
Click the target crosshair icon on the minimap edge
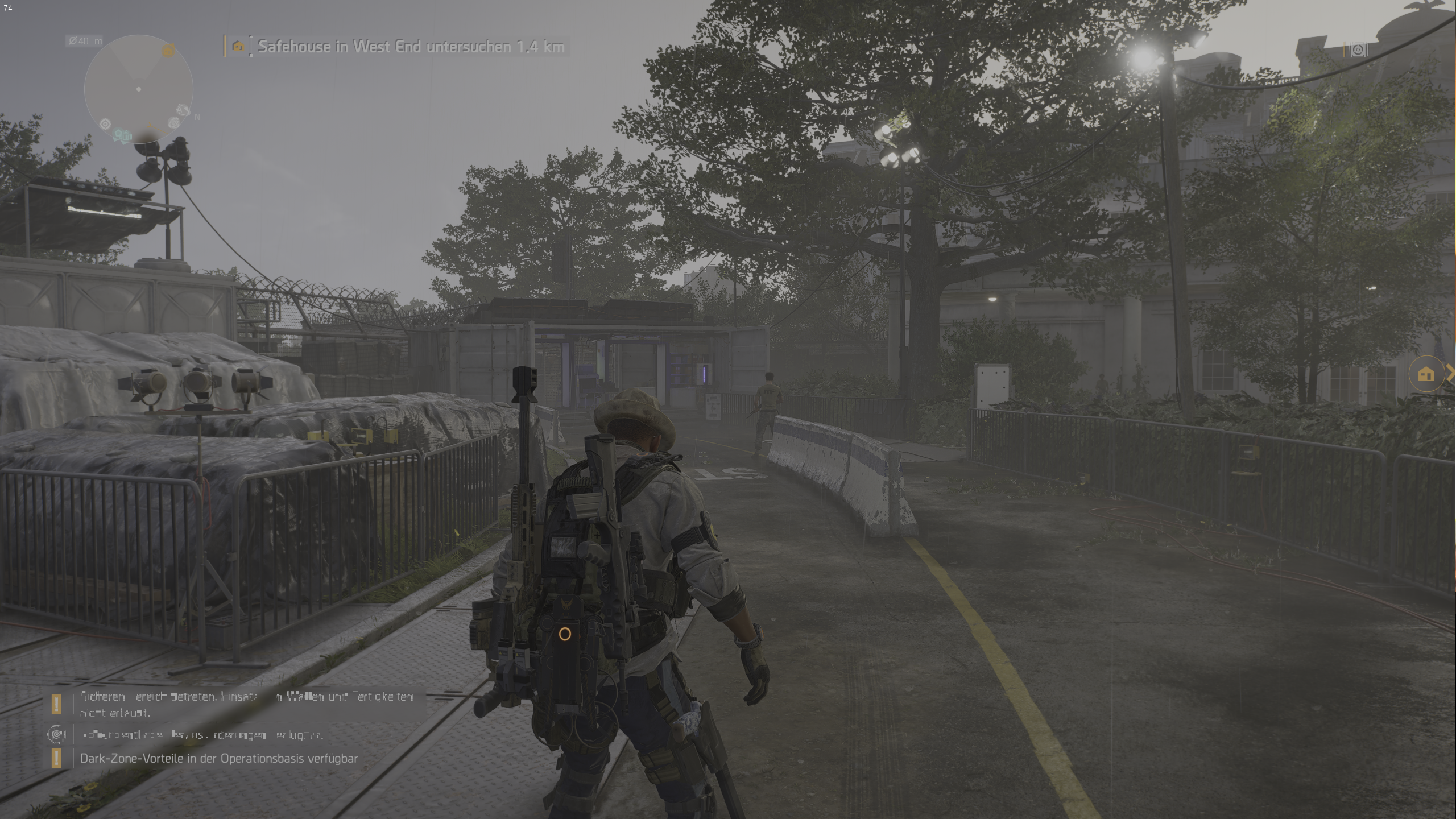[105, 123]
